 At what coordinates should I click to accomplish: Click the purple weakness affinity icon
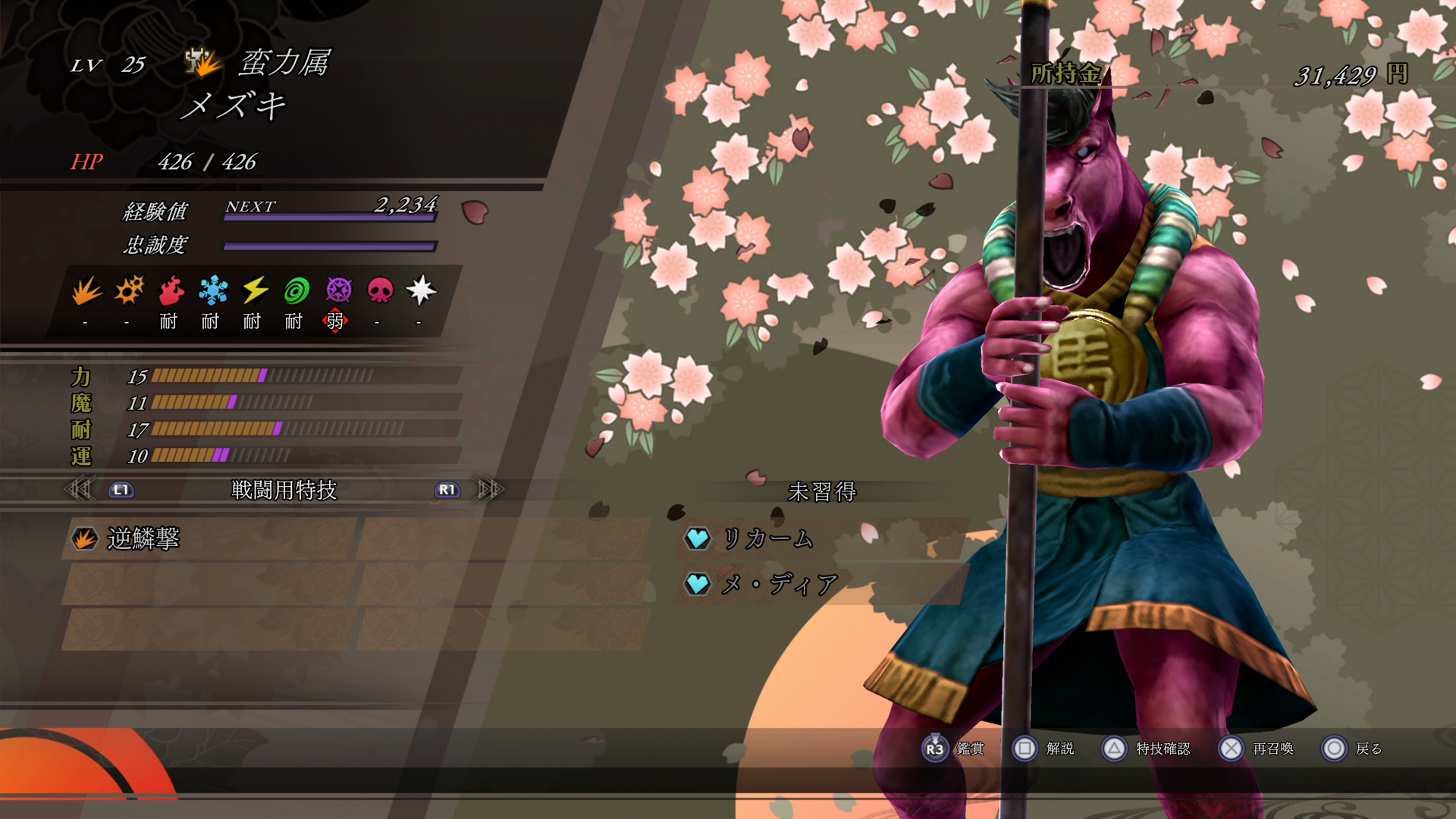coord(338,290)
